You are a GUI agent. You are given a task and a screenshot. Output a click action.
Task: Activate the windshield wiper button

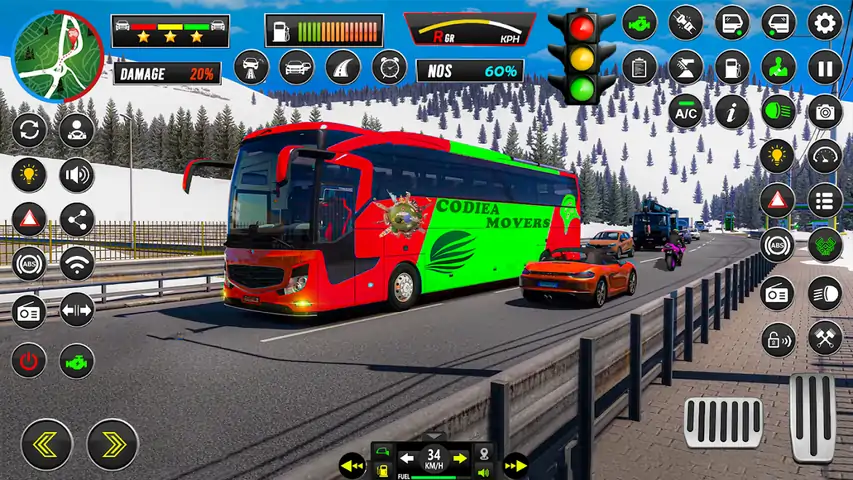tap(685, 67)
